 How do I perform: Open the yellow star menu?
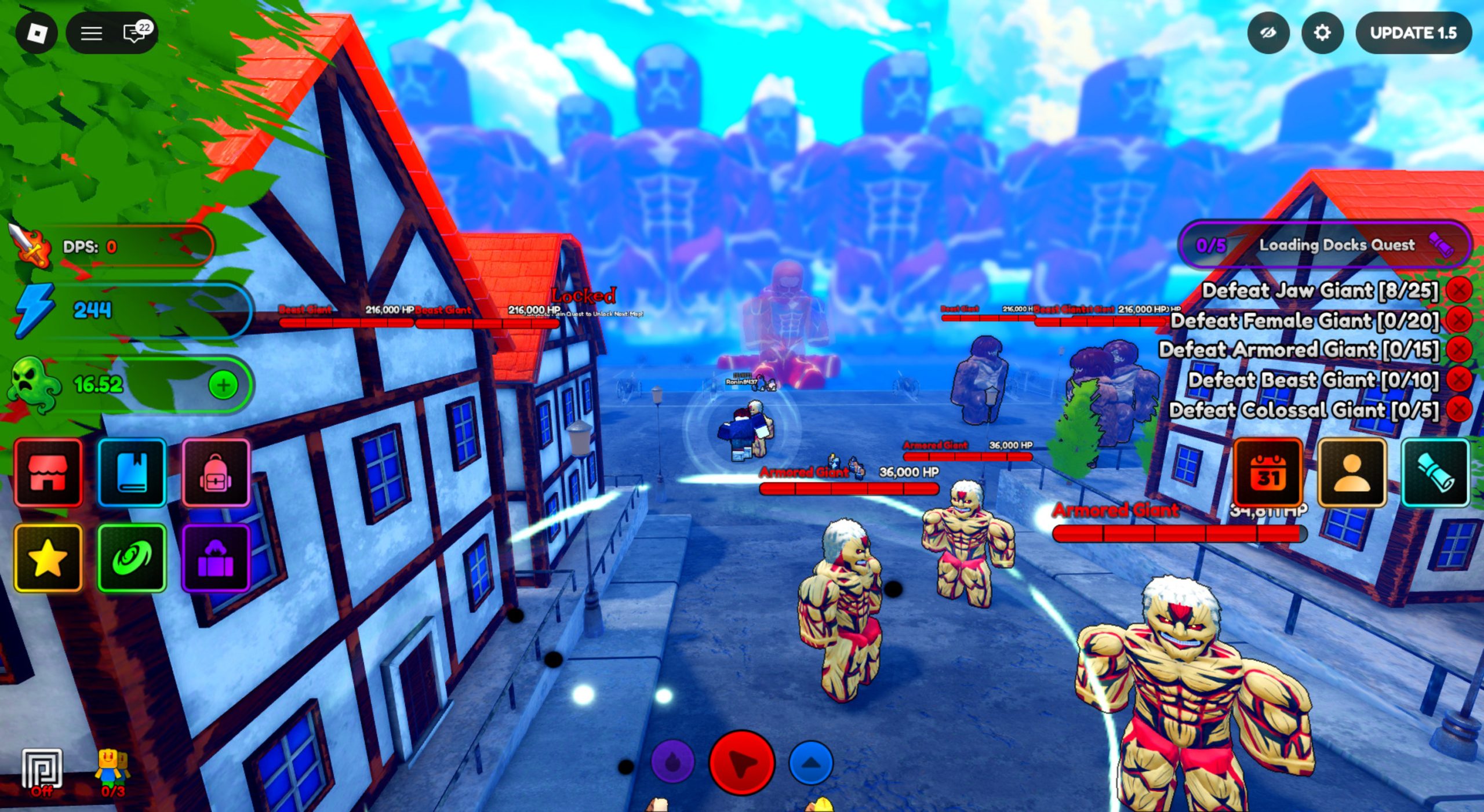[x=48, y=558]
